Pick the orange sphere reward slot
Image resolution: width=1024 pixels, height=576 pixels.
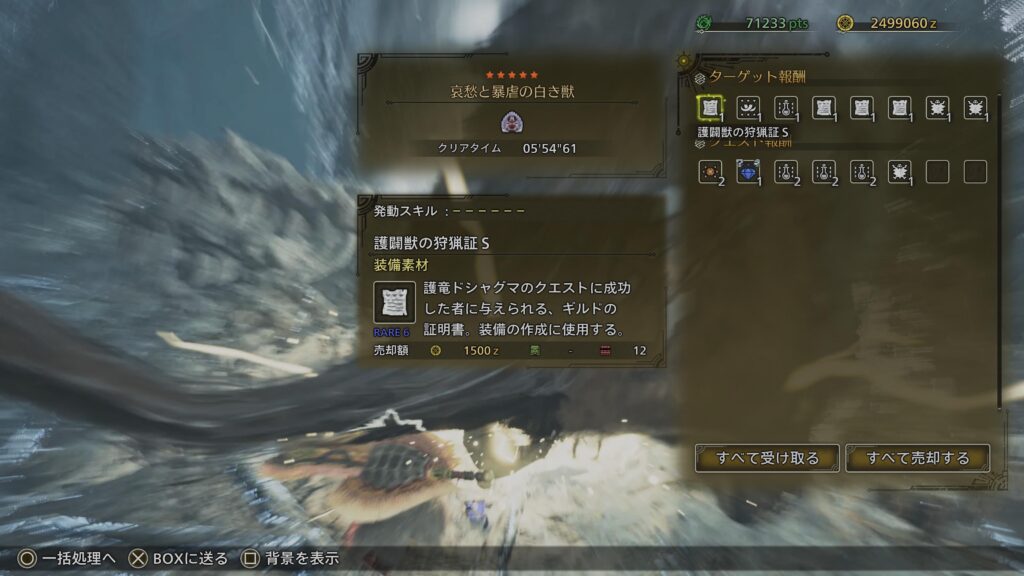710,172
